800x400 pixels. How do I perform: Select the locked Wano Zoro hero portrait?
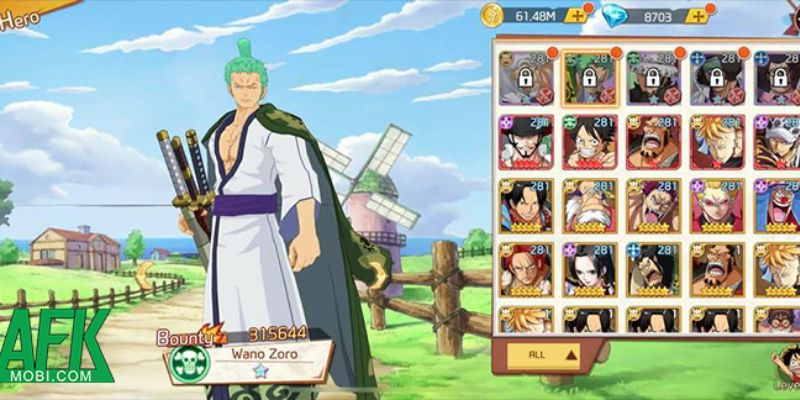(x=588, y=77)
